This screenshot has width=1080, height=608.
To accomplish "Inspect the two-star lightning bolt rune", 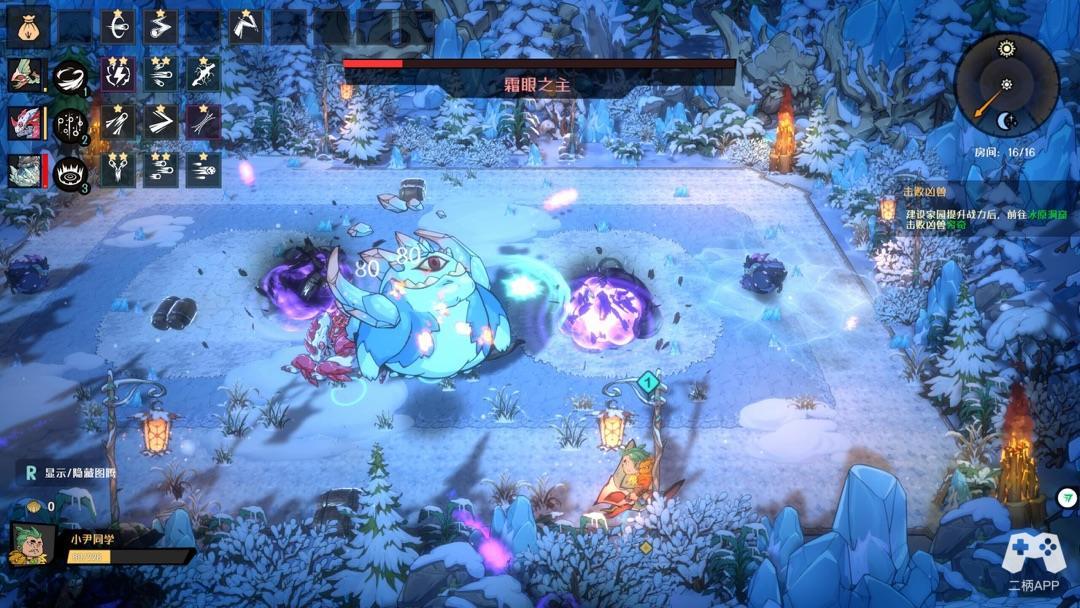I will [118, 75].
